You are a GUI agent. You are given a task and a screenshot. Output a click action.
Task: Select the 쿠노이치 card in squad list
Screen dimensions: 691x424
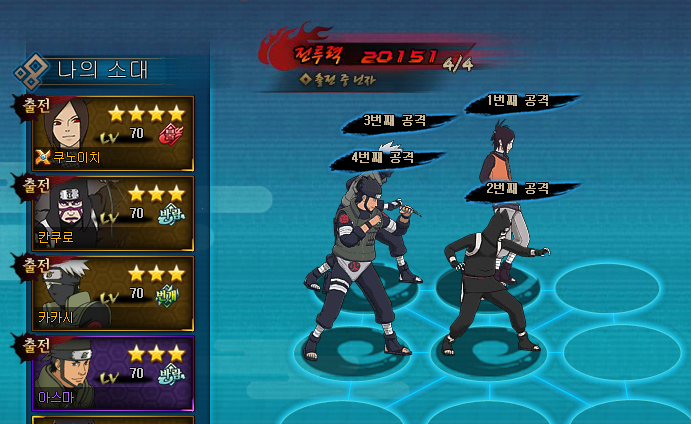112,131
